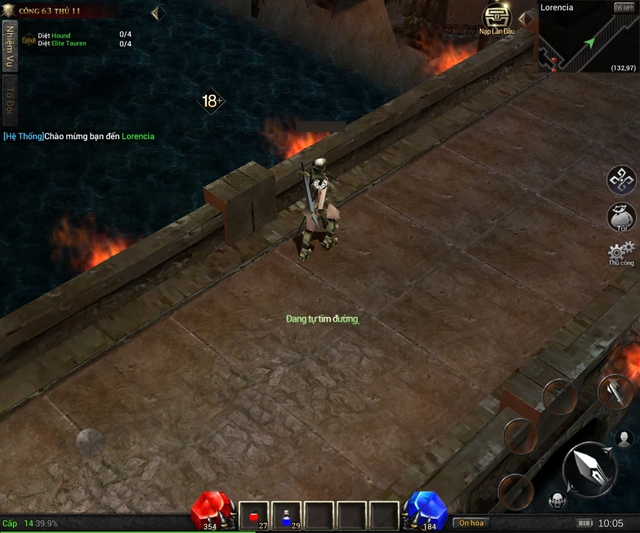Tap the monster face target button
The height and width of the screenshot is (533, 640).
coord(556,499)
